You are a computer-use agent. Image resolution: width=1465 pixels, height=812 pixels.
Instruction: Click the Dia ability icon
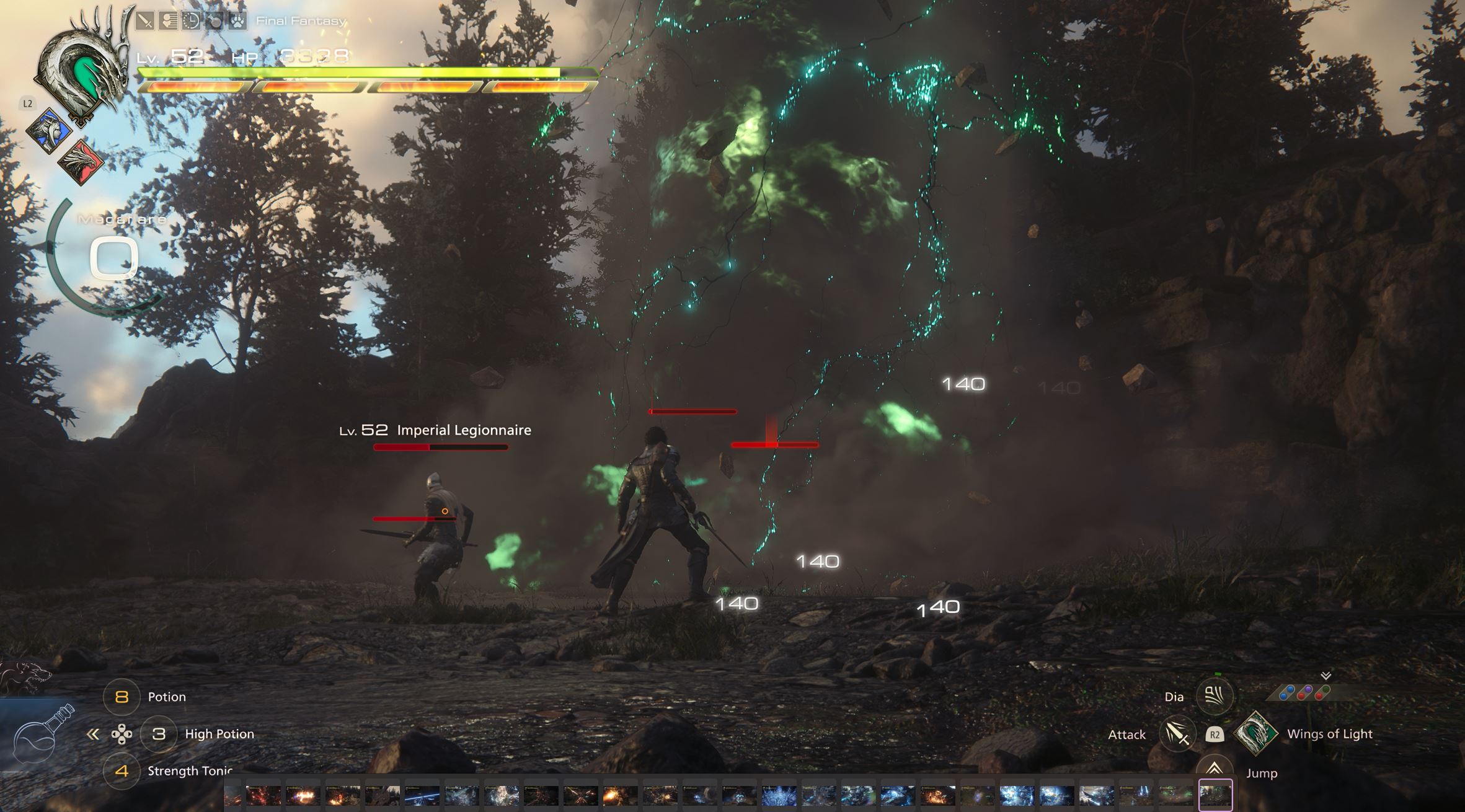tap(1214, 695)
